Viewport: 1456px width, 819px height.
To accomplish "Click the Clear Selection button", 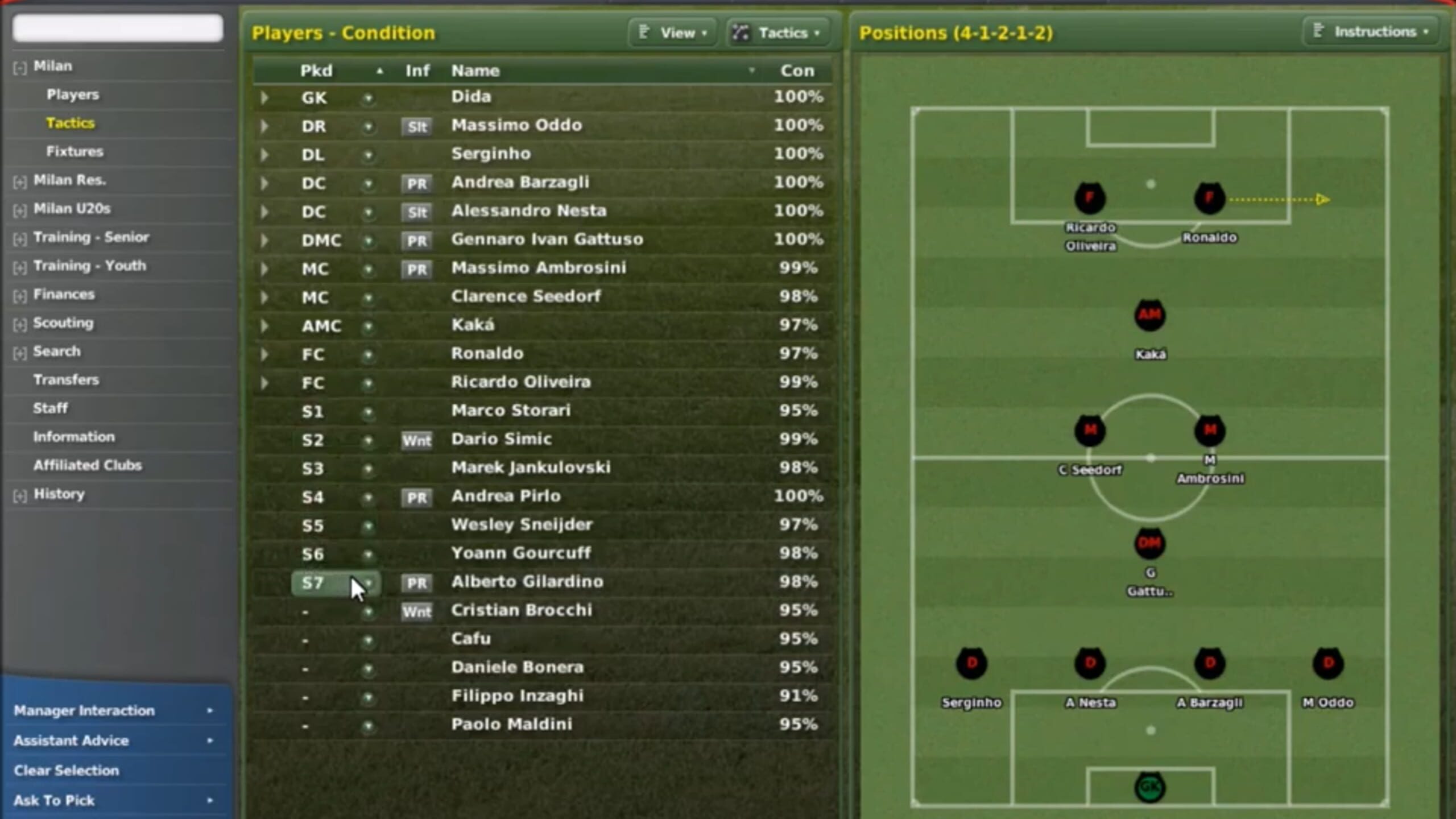I will [x=67, y=770].
